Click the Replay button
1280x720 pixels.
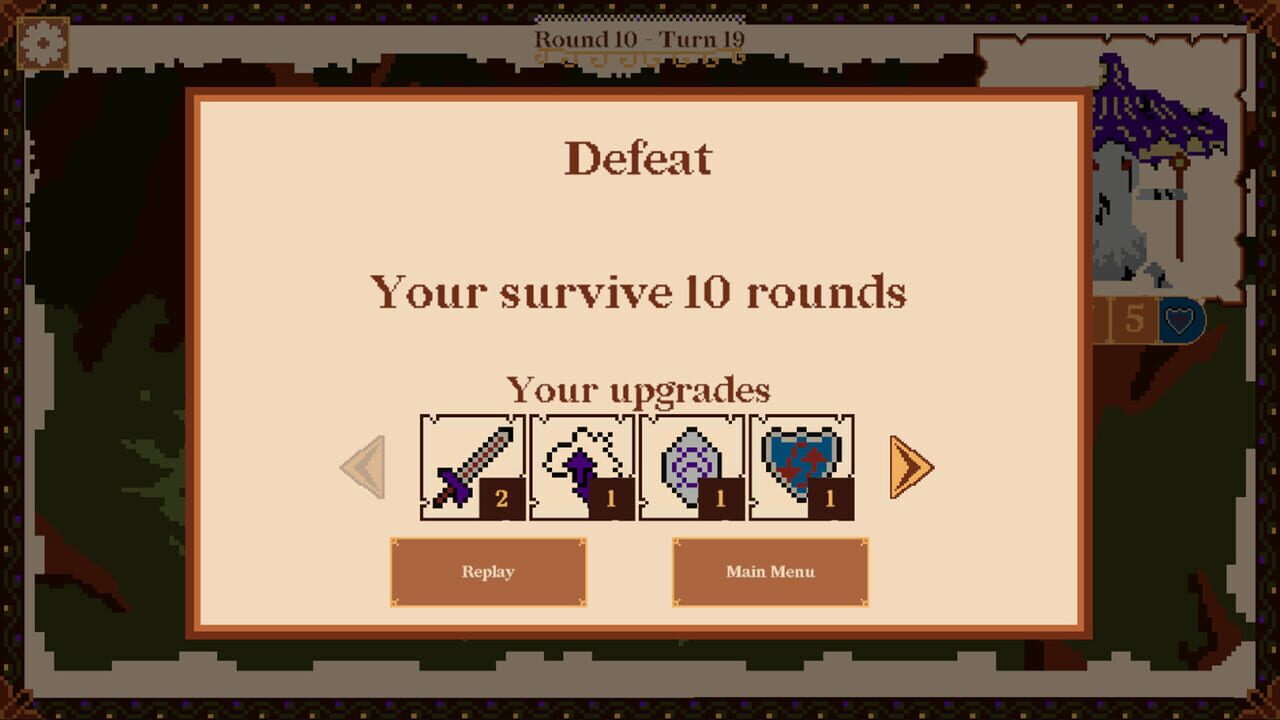click(489, 572)
